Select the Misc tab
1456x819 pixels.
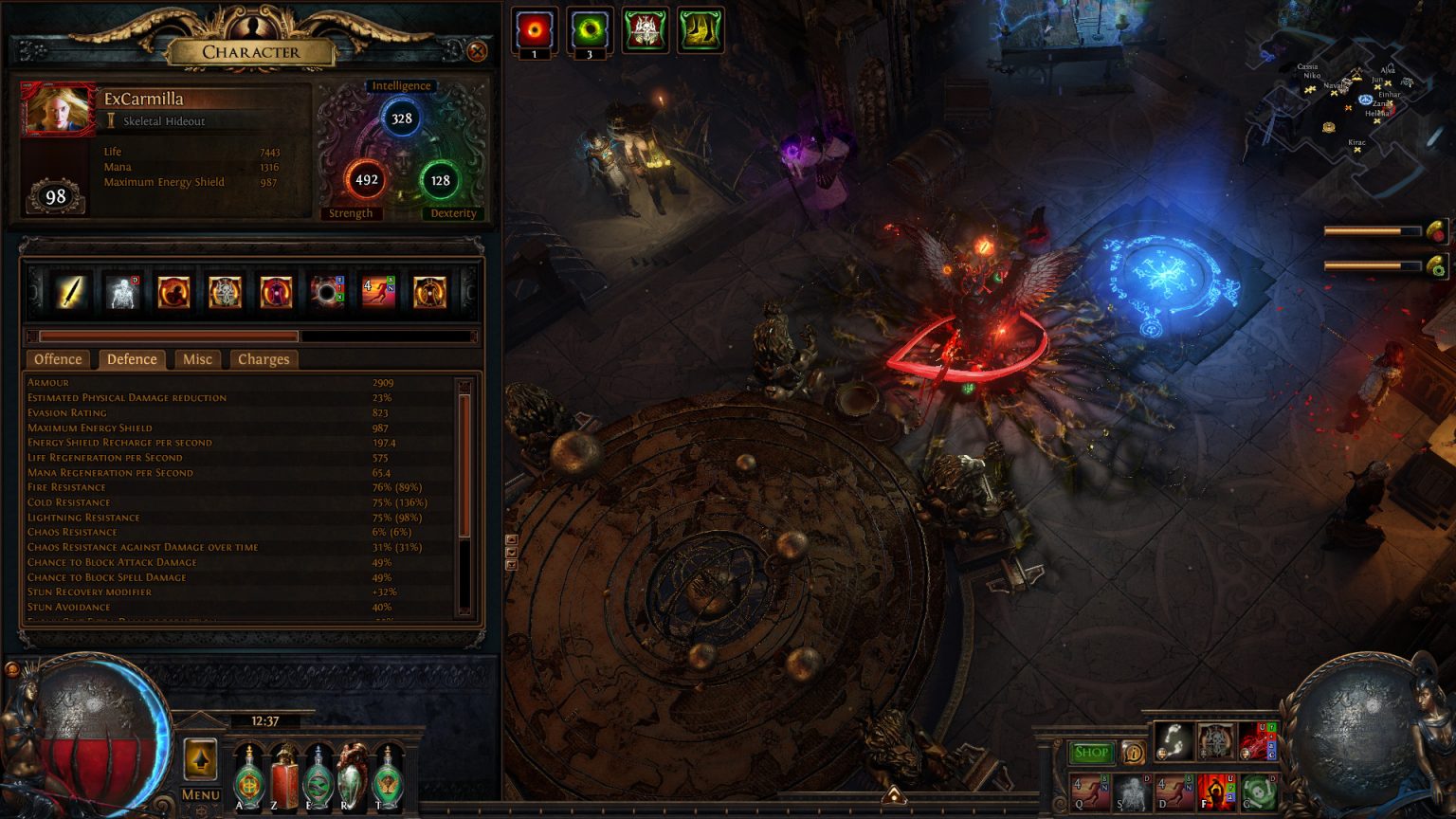coord(197,359)
